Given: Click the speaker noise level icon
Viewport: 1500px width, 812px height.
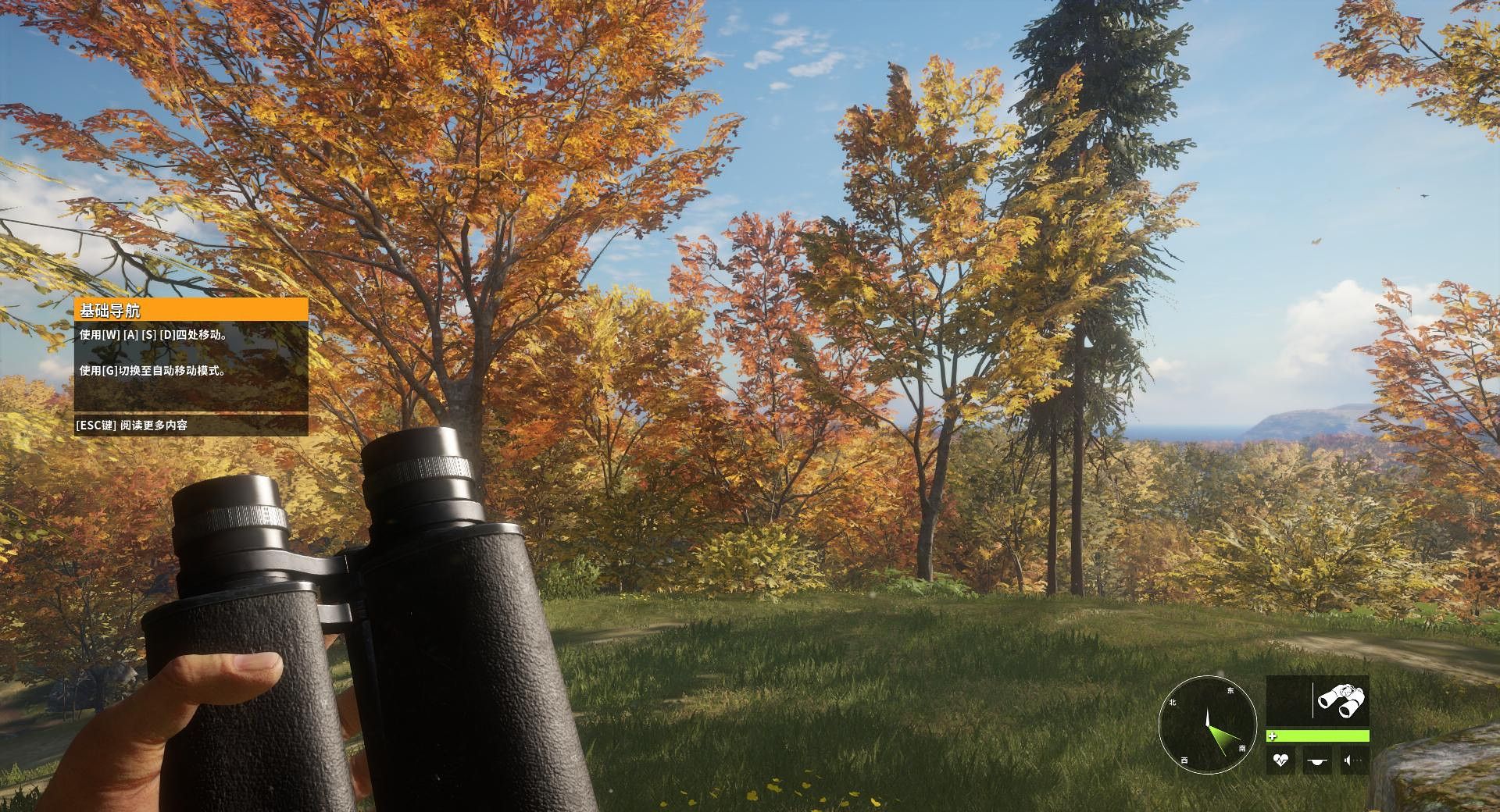Looking at the screenshot, I should [1352, 760].
